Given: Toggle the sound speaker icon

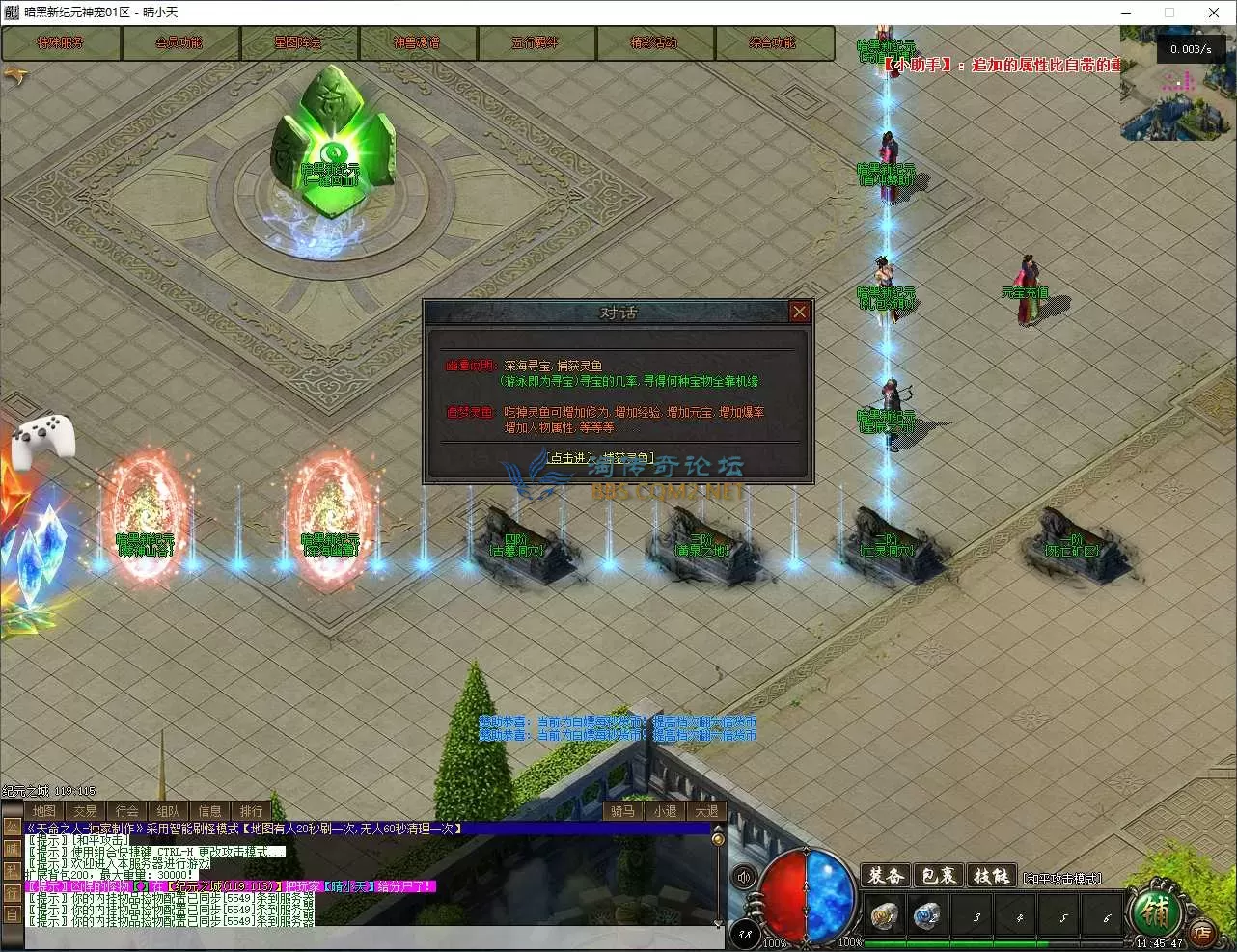Looking at the screenshot, I should pos(744,877).
